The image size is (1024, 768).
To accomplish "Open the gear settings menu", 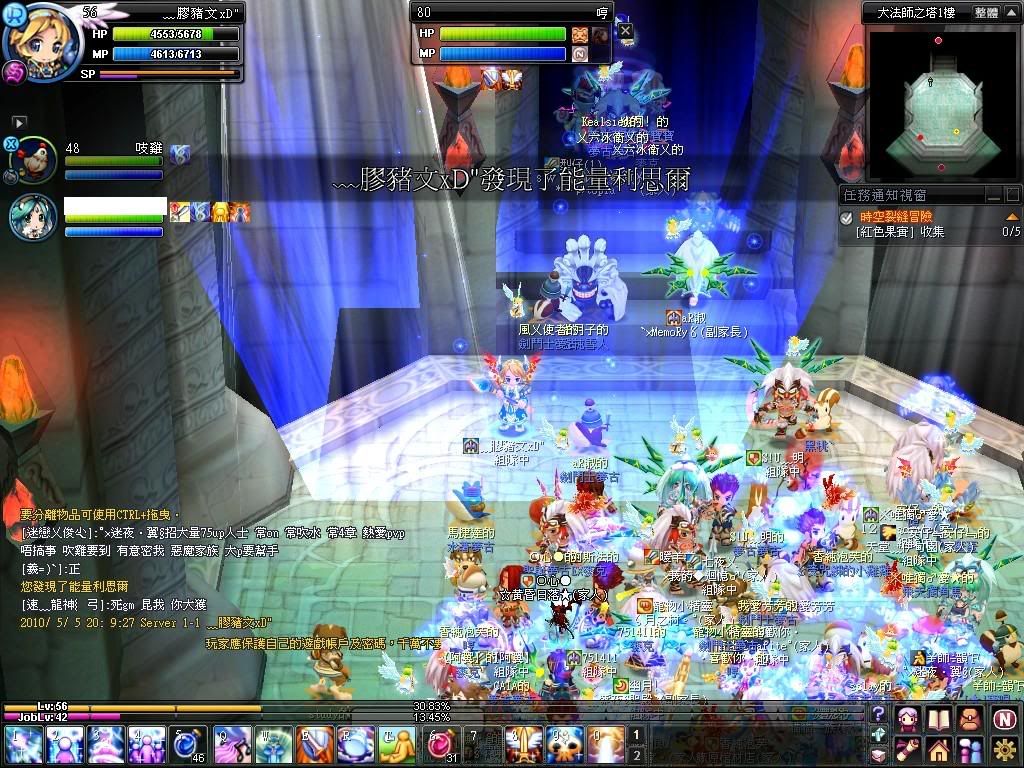I will pos(1004,749).
